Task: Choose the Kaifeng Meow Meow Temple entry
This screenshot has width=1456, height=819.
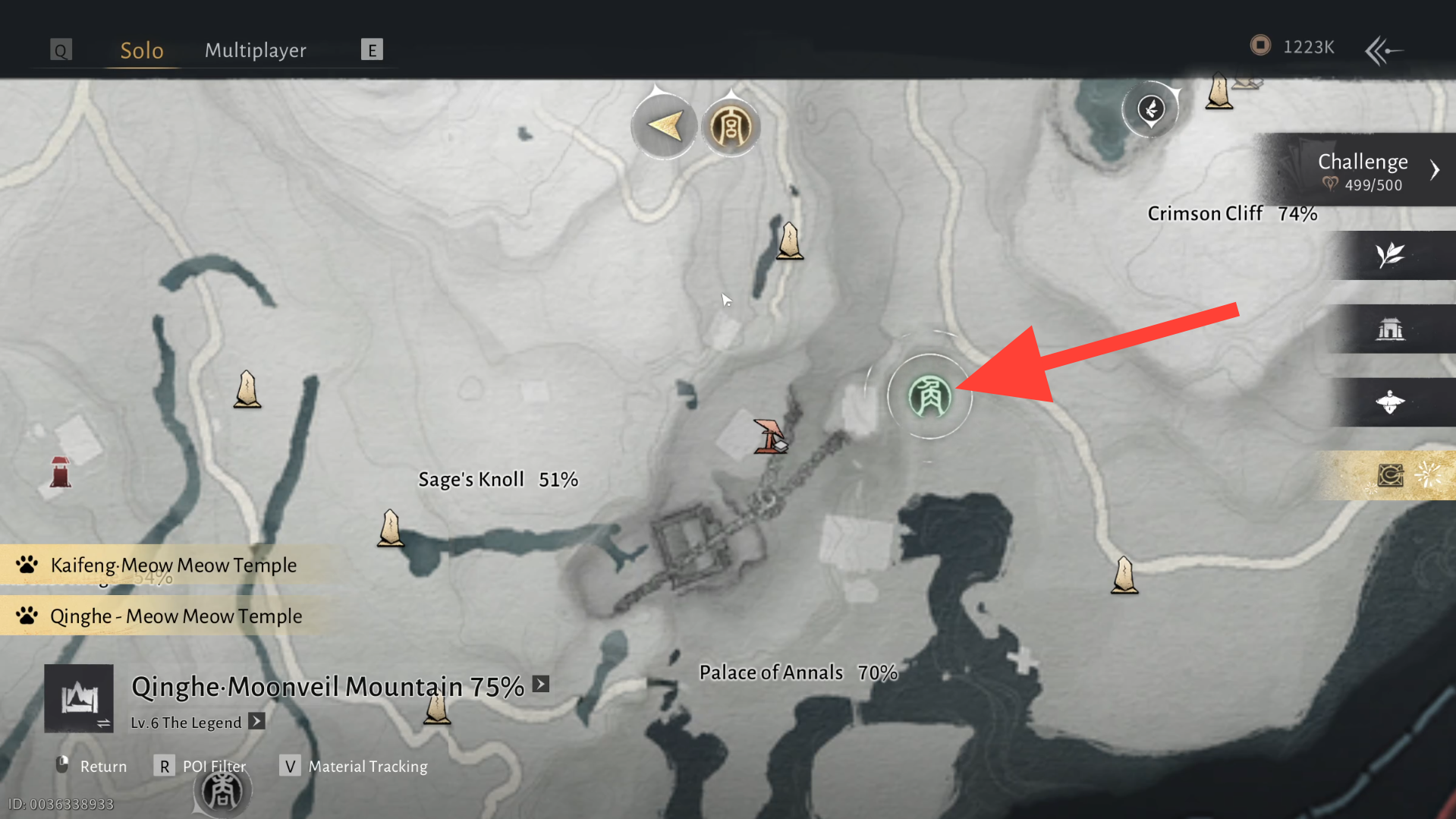Action: click(x=173, y=565)
